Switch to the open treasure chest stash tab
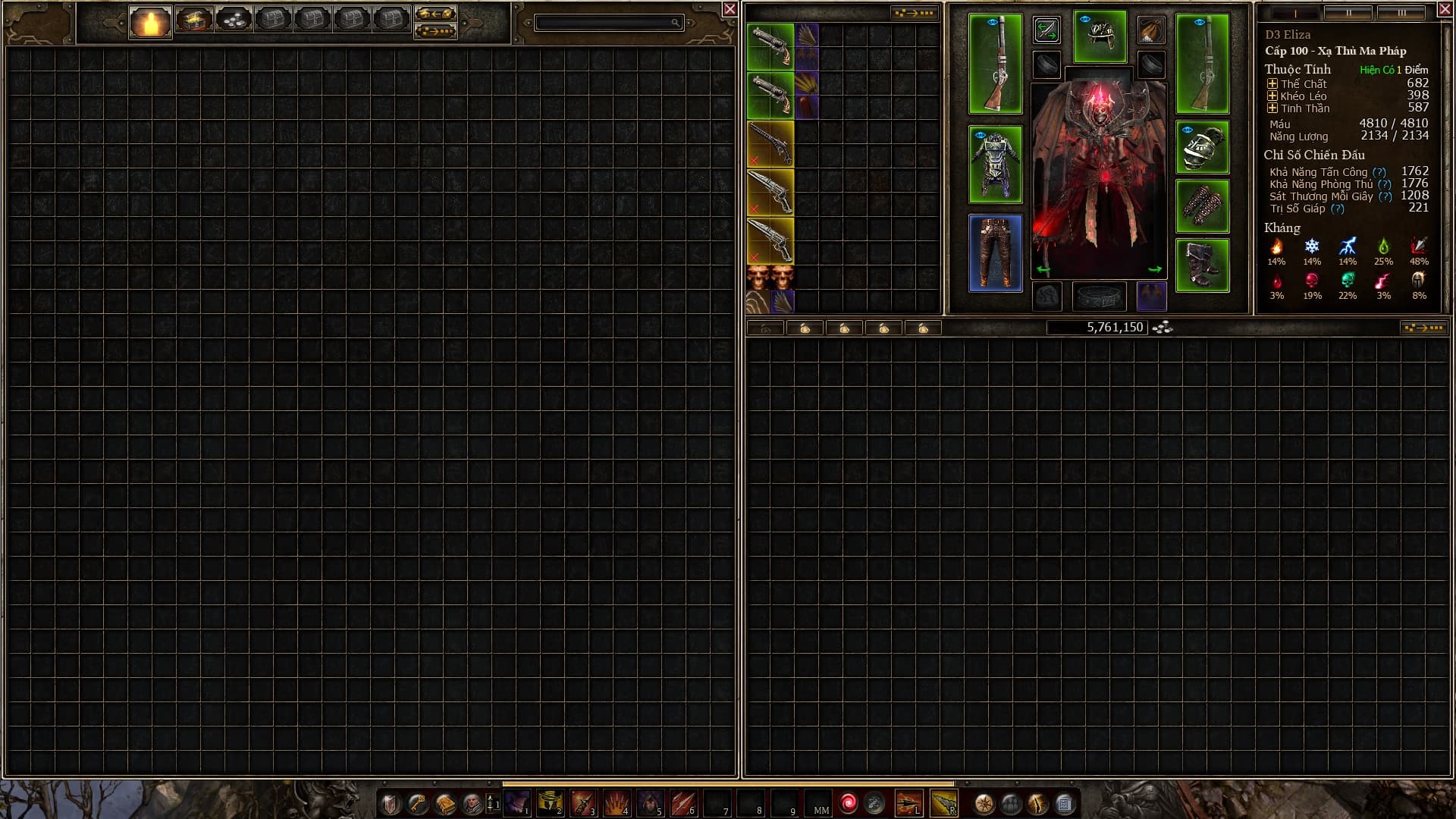Screen dimensions: 1456x819 [x=193, y=20]
